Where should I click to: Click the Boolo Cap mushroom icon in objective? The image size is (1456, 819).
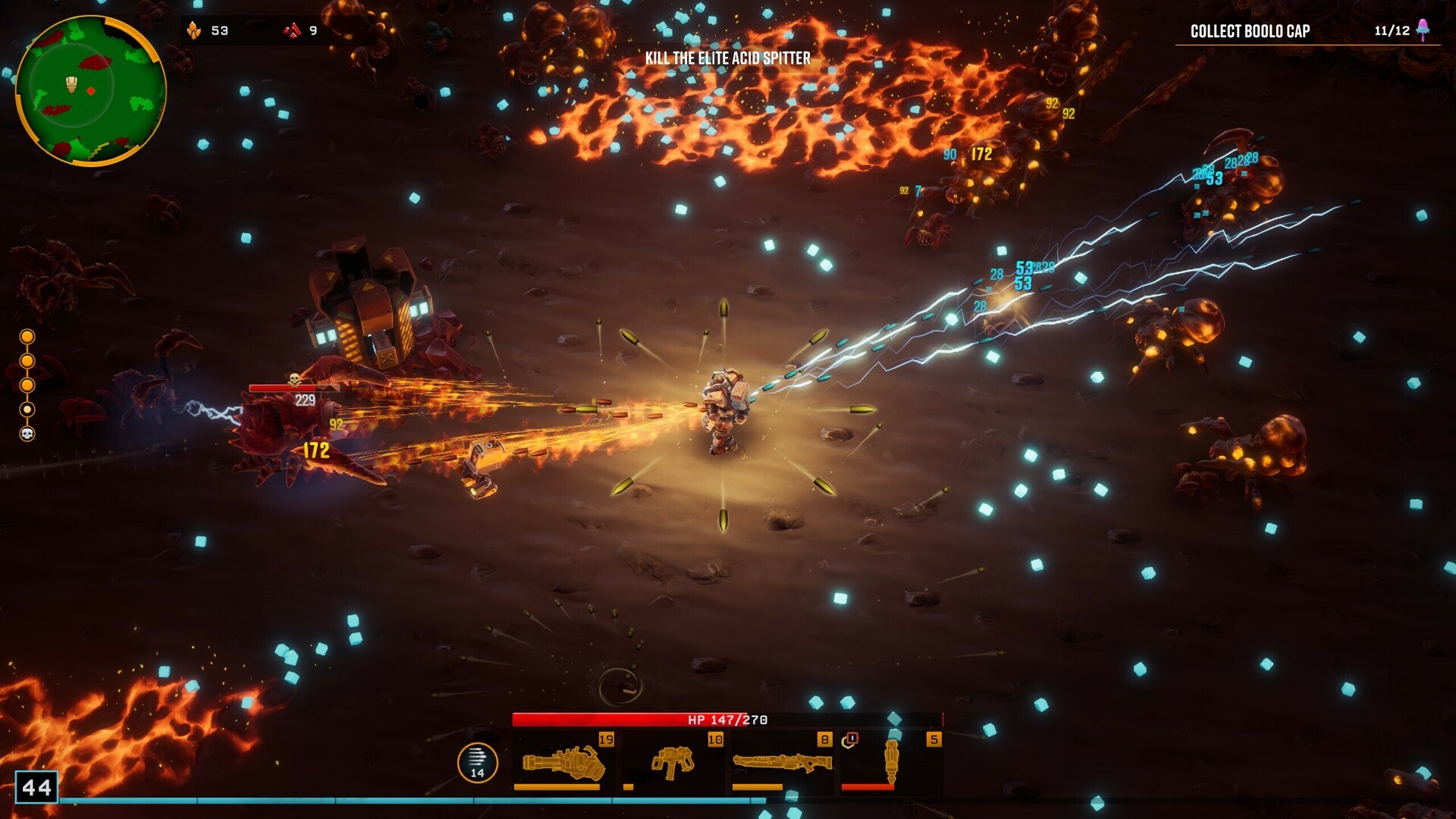(x=1422, y=31)
